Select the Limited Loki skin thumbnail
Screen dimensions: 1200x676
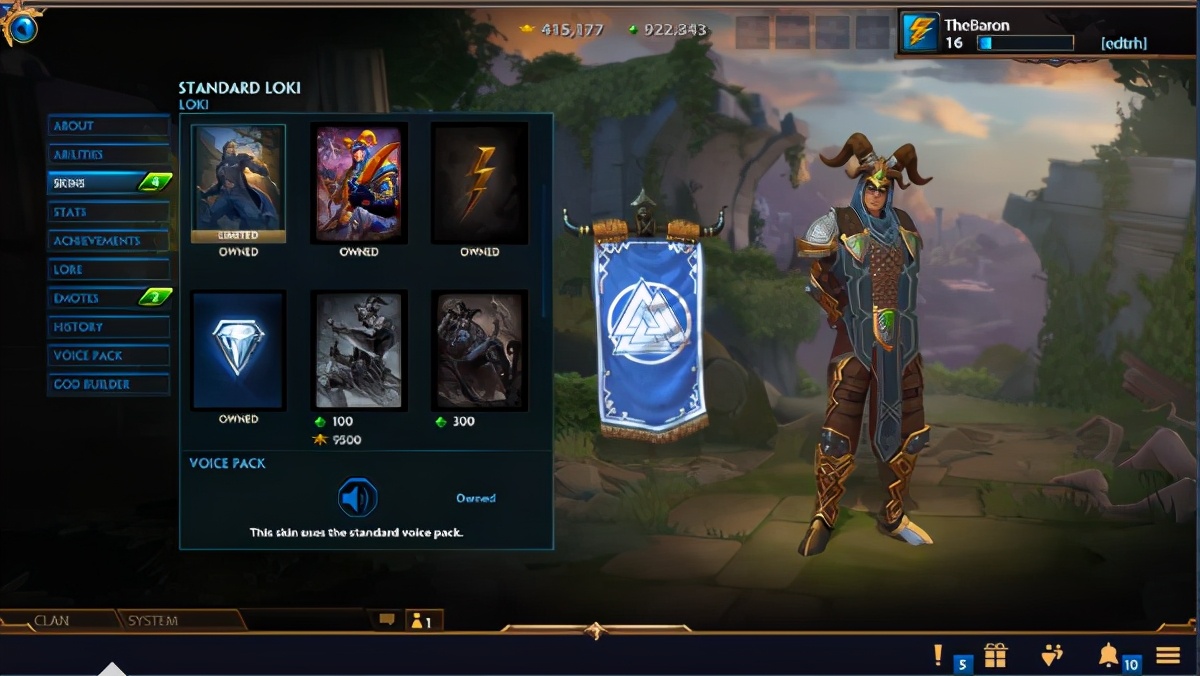239,184
